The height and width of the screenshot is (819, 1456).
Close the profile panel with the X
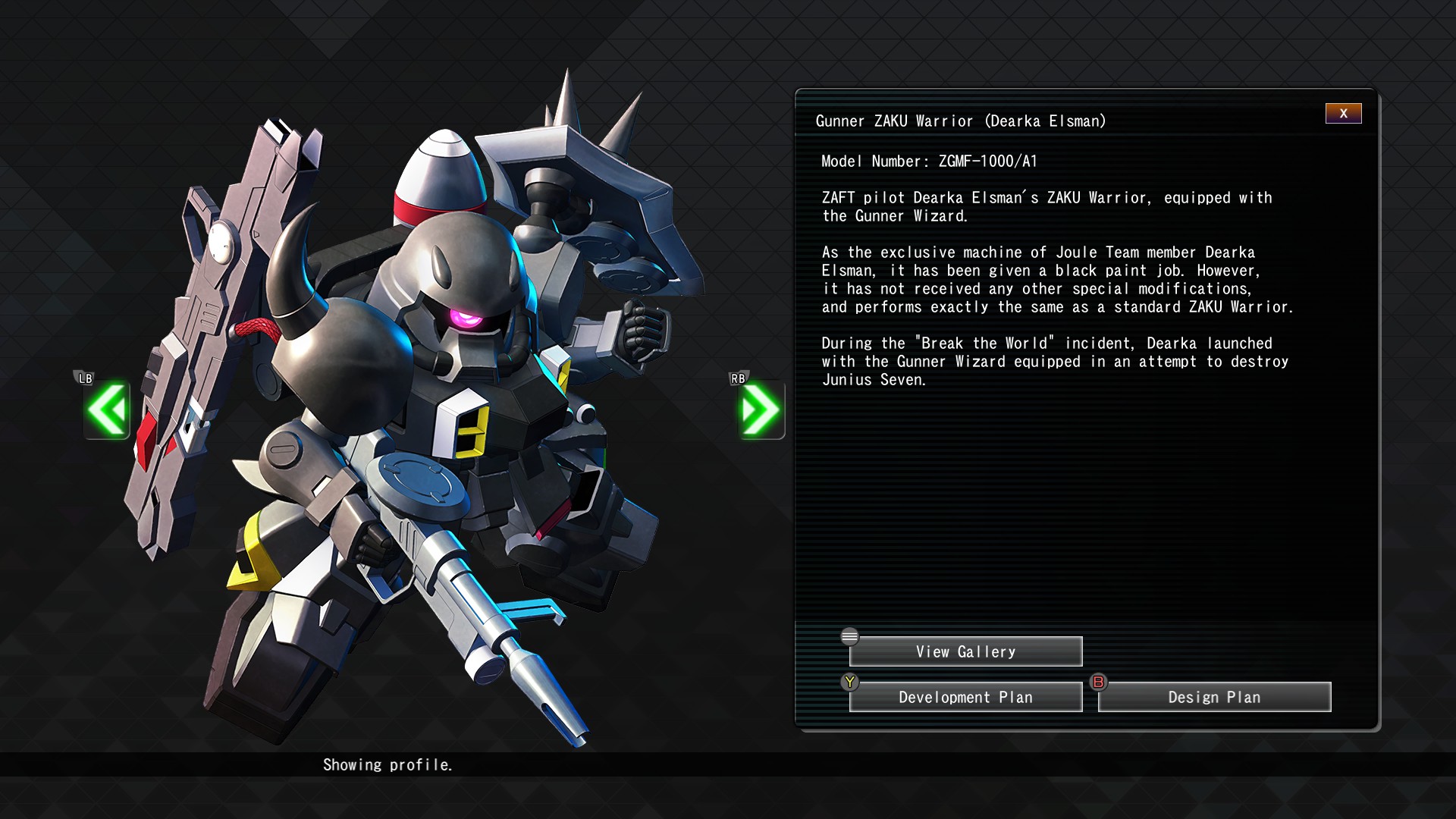[1343, 114]
